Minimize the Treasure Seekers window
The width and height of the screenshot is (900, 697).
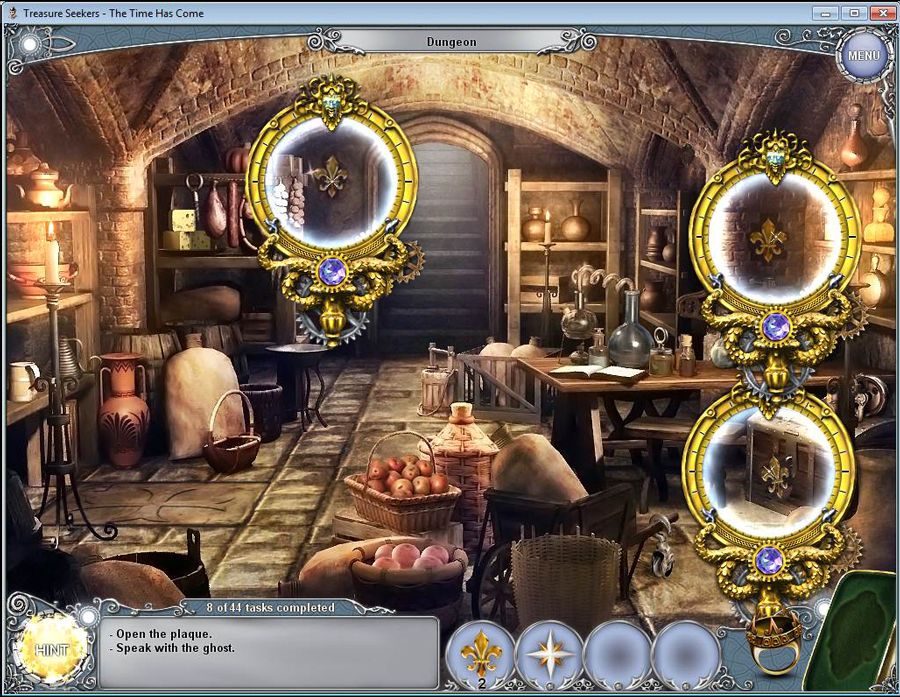pyautogui.click(x=825, y=12)
